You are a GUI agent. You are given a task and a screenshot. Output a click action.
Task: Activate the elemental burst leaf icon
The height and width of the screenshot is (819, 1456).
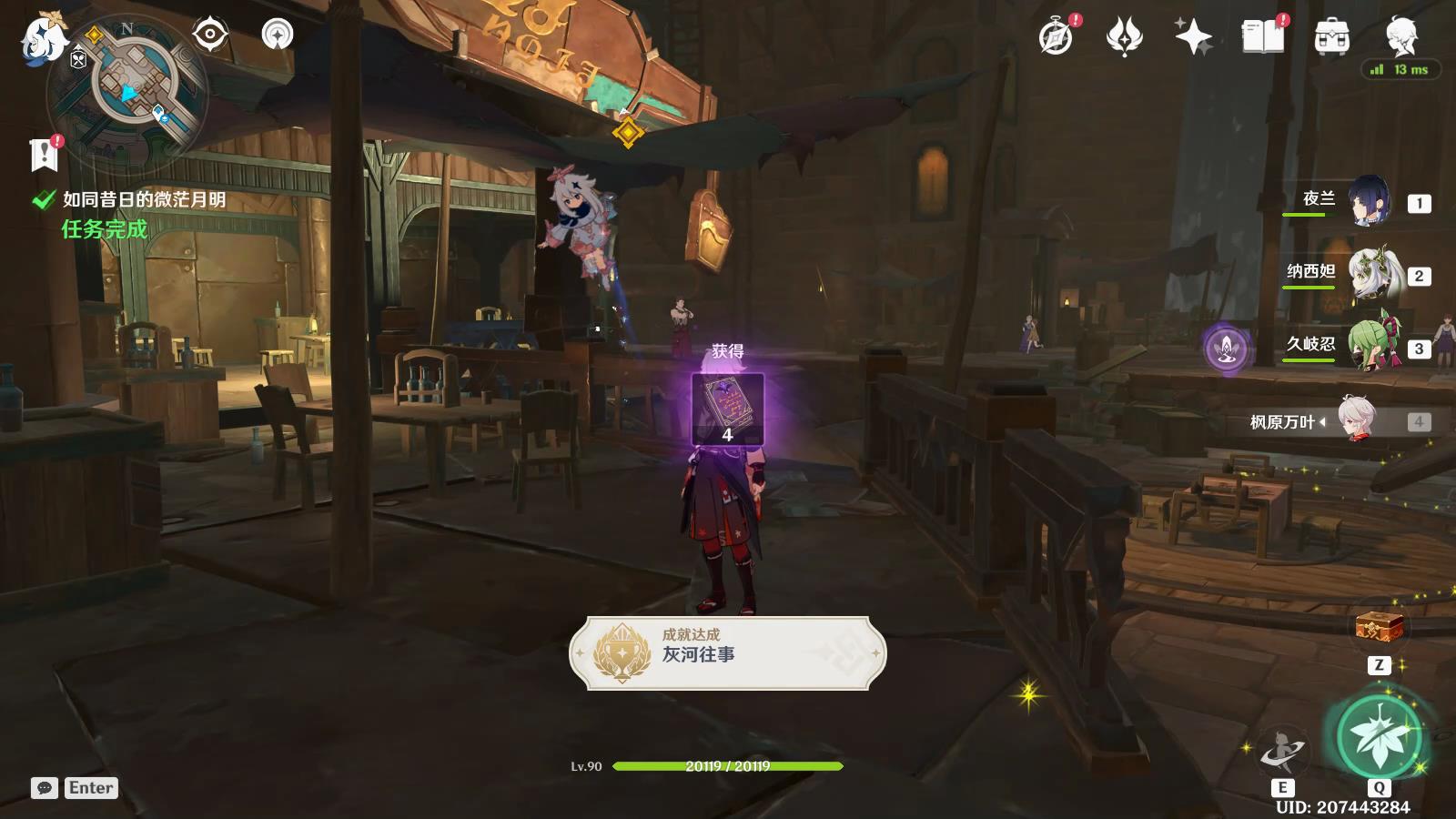click(1380, 737)
